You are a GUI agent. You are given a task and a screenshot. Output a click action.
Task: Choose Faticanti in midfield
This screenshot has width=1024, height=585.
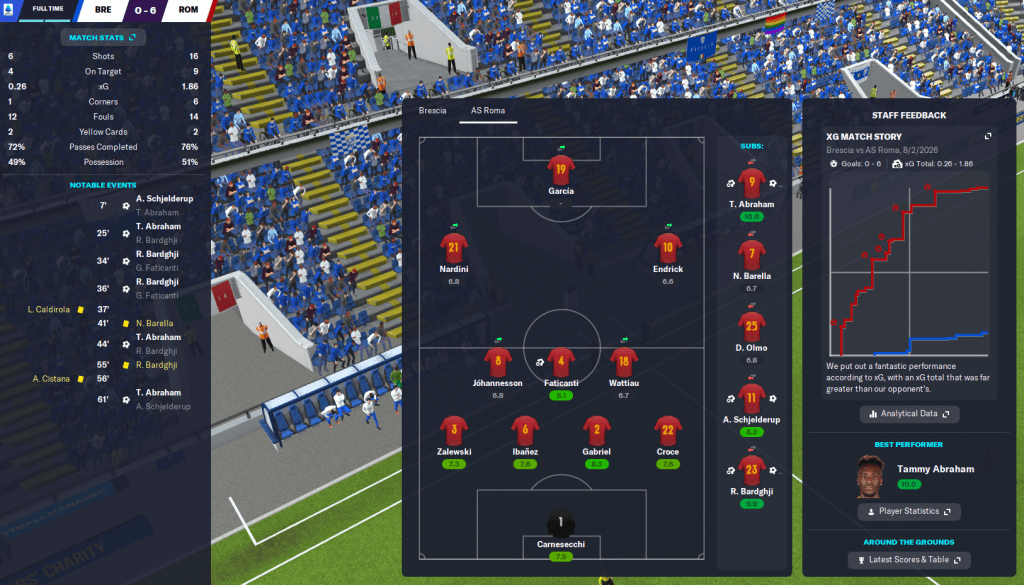[x=561, y=362]
